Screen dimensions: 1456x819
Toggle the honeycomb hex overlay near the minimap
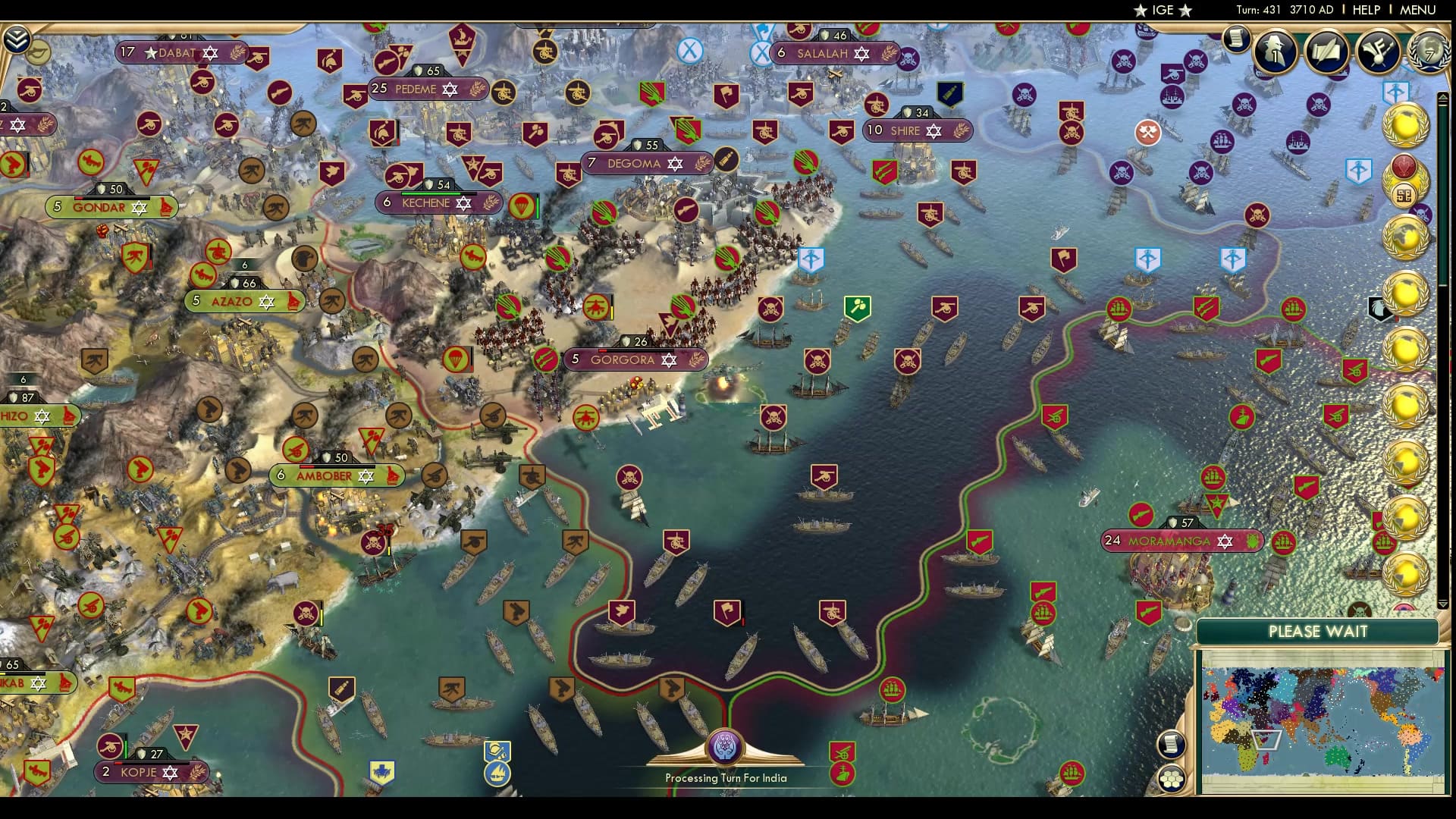point(1172,780)
